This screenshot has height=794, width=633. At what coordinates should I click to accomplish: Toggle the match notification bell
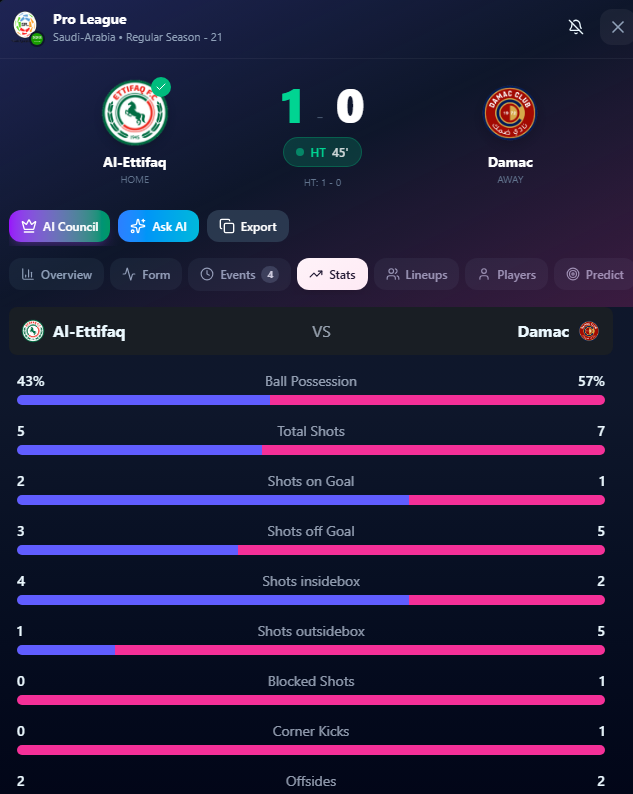(576, 27)
